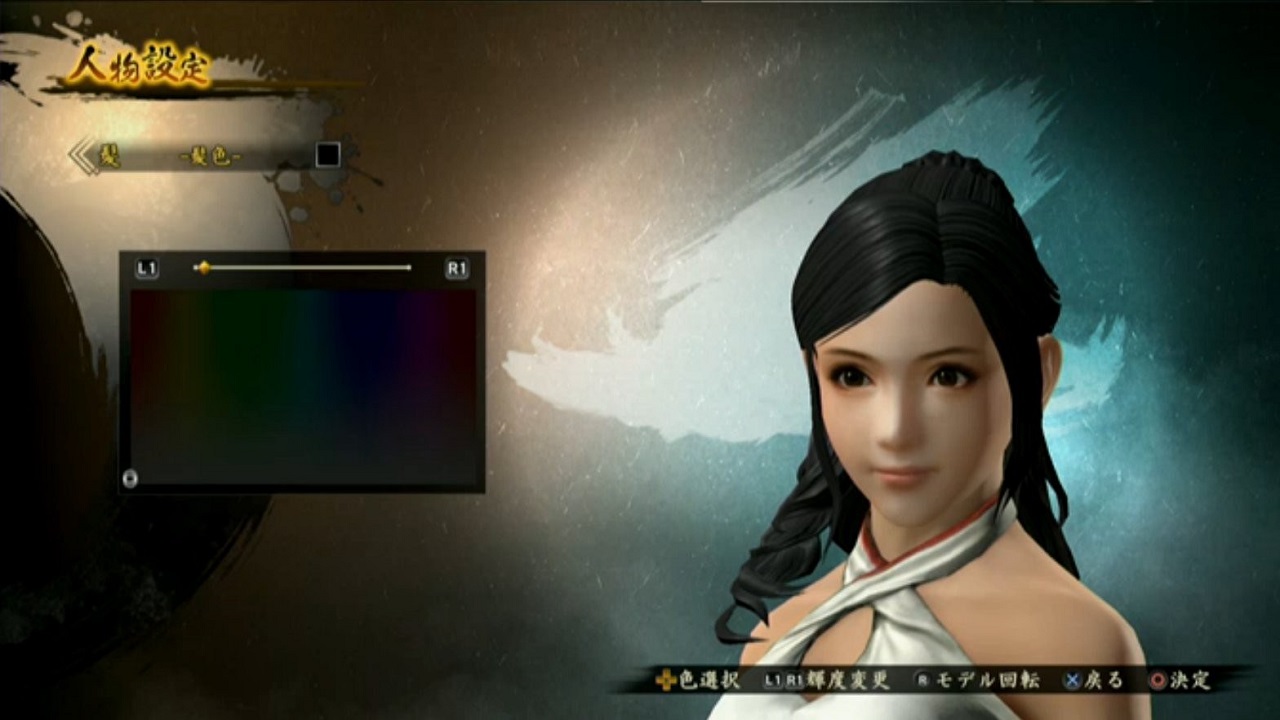The image size is (1280, 720).
Task: Select the 髪色 hair color row
Action: [x=210, y=157]
